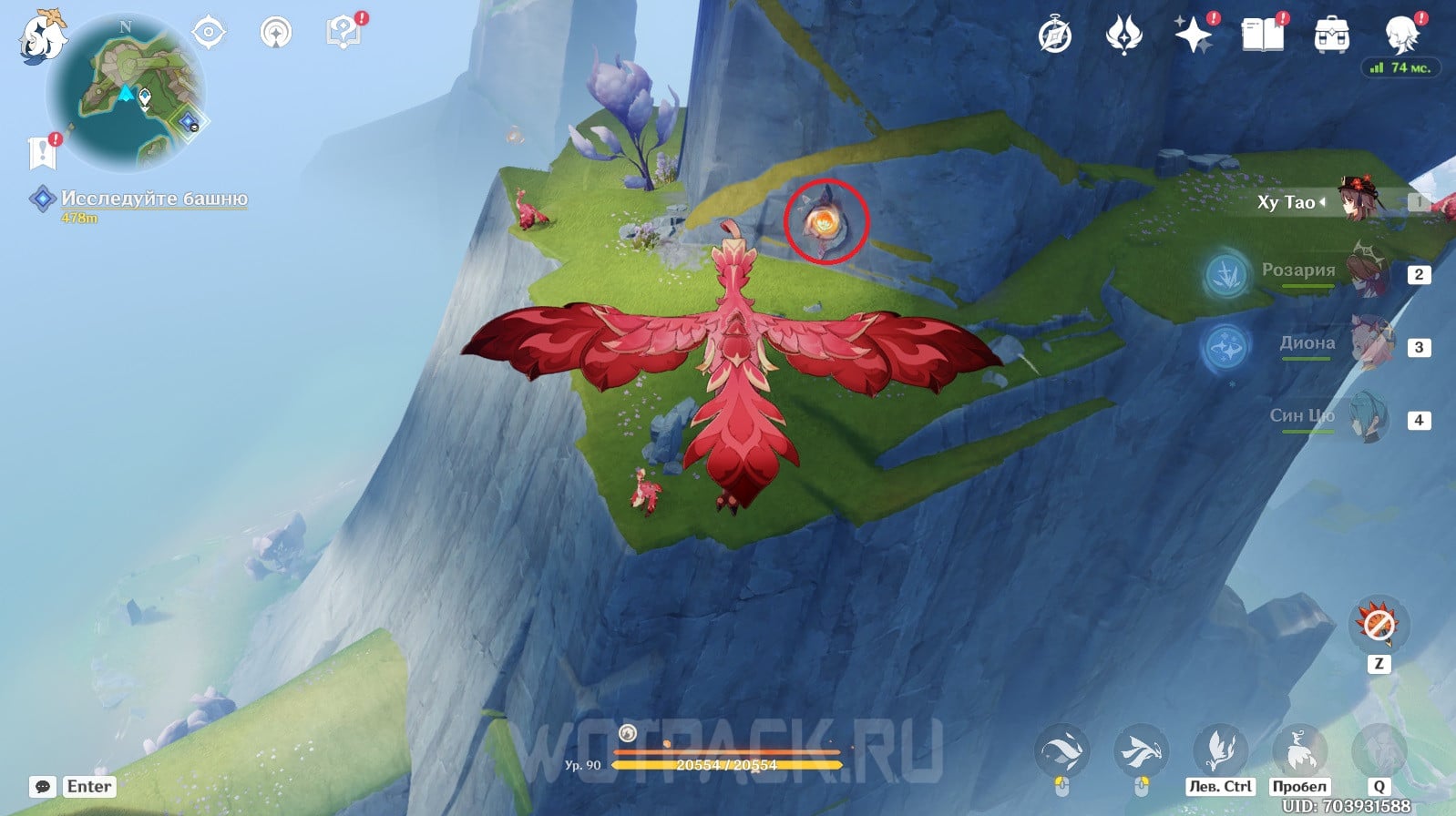The height and width of the screenshot is (816, 1456).
Task: Open the chat speech-bubble icon
Action: point(43,787)
